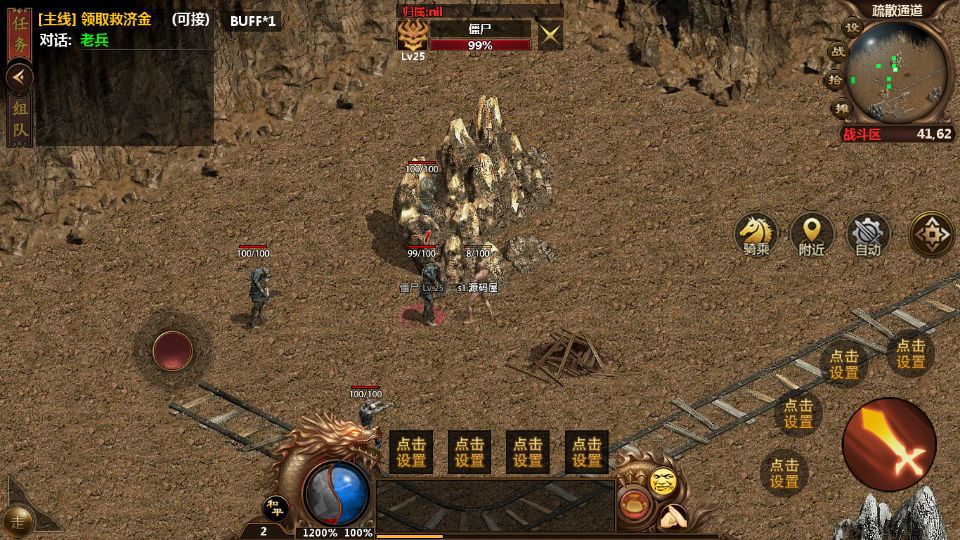Image resolution: width=960 pixels, height=540 pixels.
Task: Open the yellow face emote icon
Action: tap(663, 481)
